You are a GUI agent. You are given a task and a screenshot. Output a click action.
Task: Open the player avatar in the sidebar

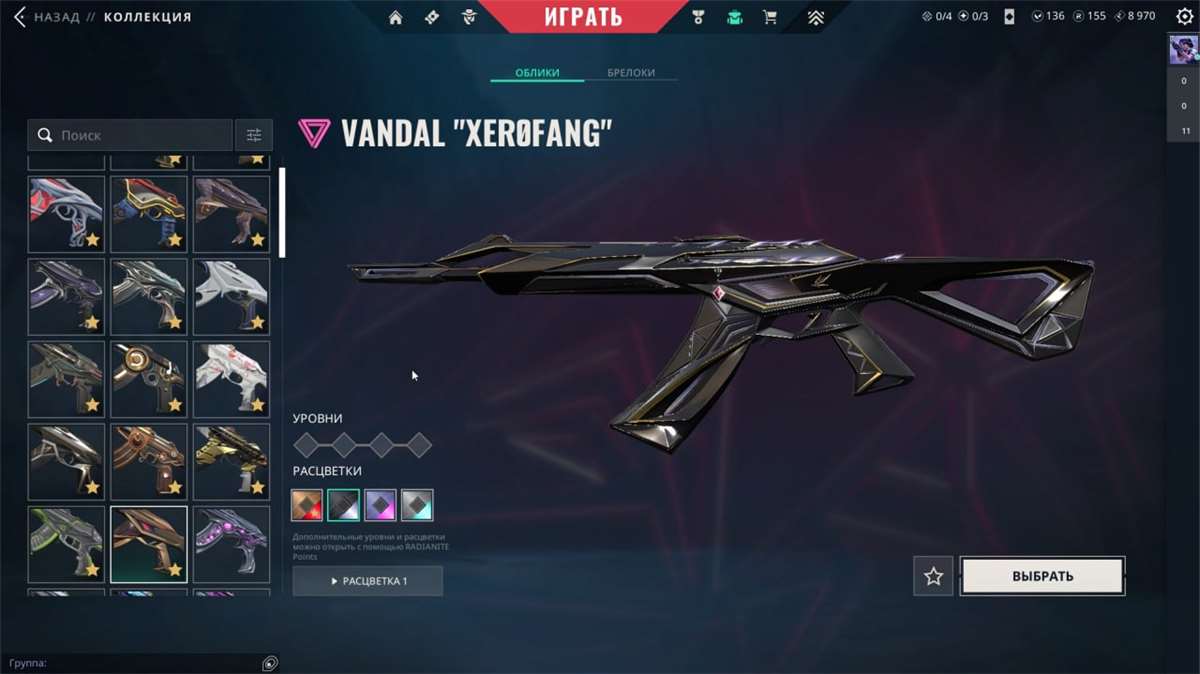pos(1183,52)
